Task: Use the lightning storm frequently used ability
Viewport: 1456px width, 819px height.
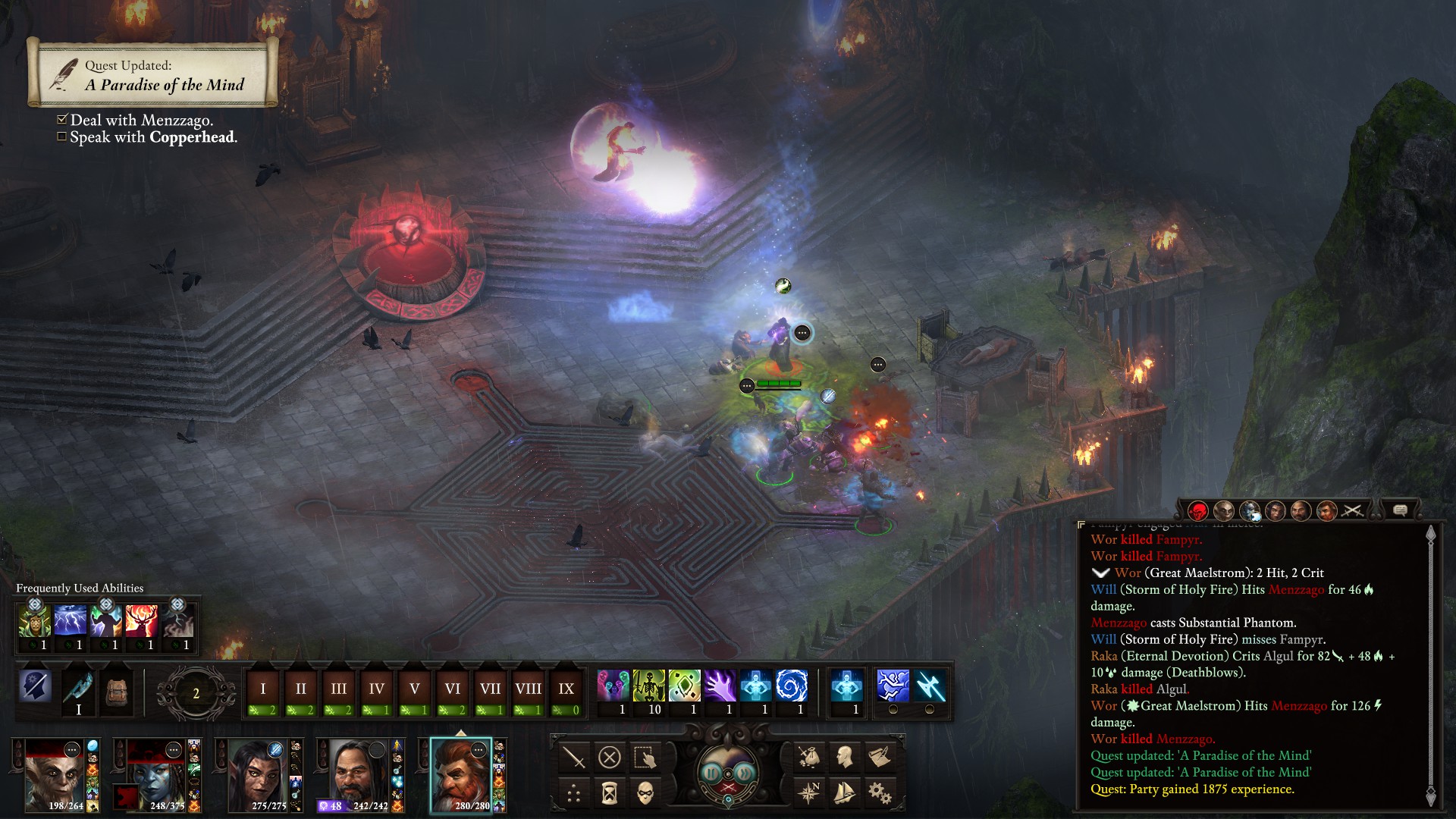Action: (70, 622)
